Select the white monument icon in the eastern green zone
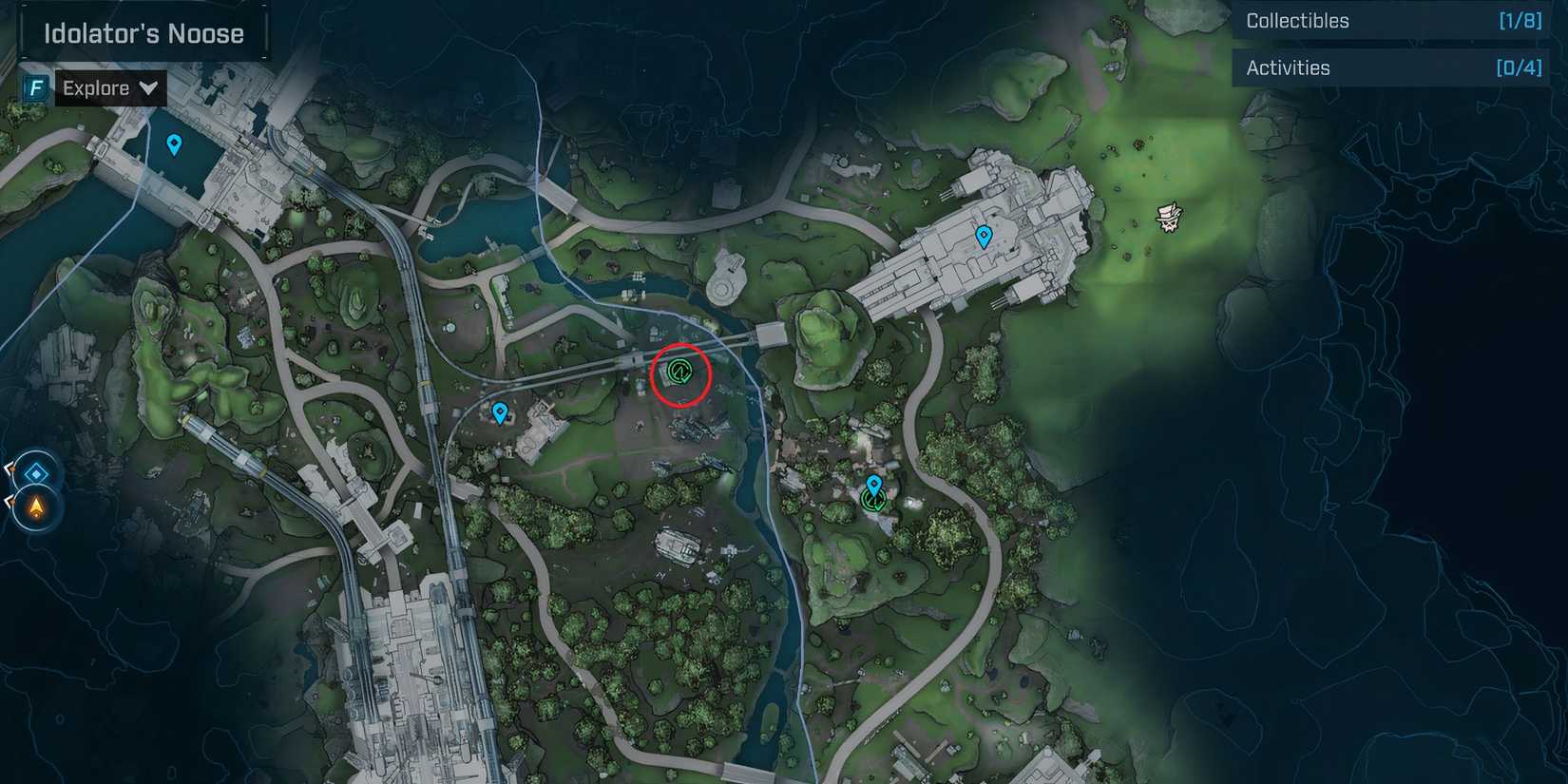Image resolution: width=1568 pixels, height=784 pixels. click(1167, 217)
